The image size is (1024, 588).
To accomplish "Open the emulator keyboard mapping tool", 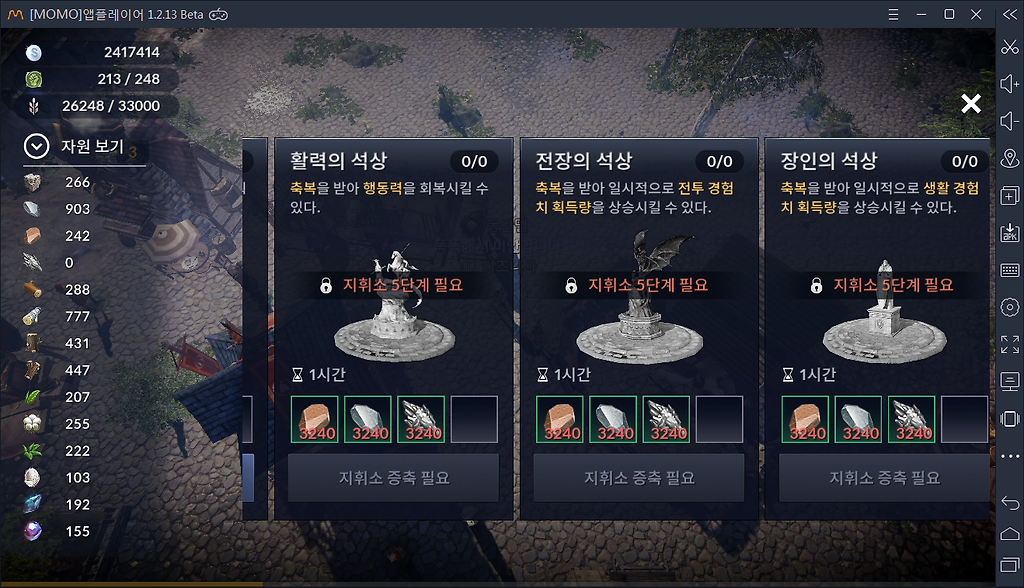I will tap(1009, 270).
